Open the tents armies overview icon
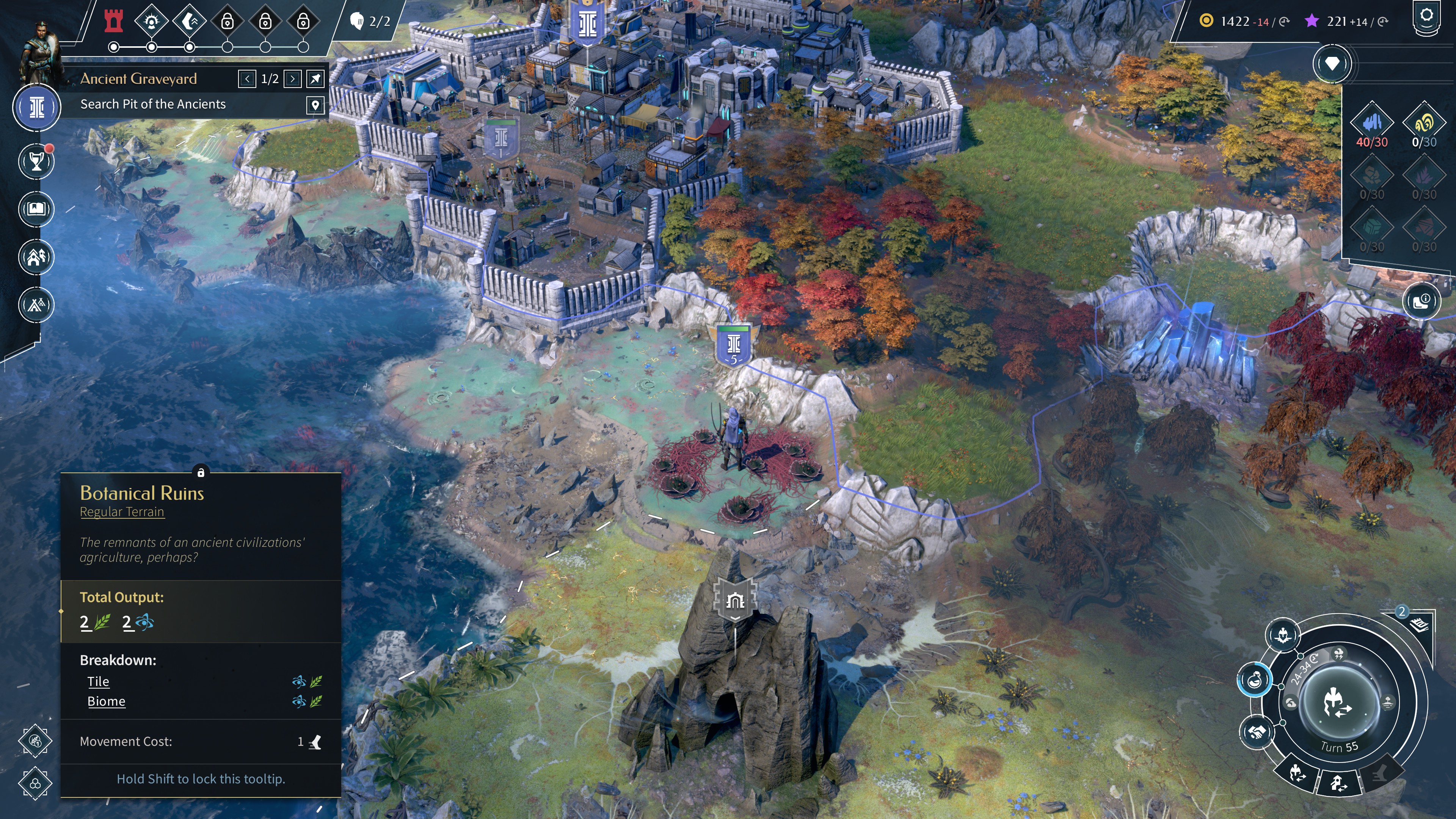 (36, 305)
